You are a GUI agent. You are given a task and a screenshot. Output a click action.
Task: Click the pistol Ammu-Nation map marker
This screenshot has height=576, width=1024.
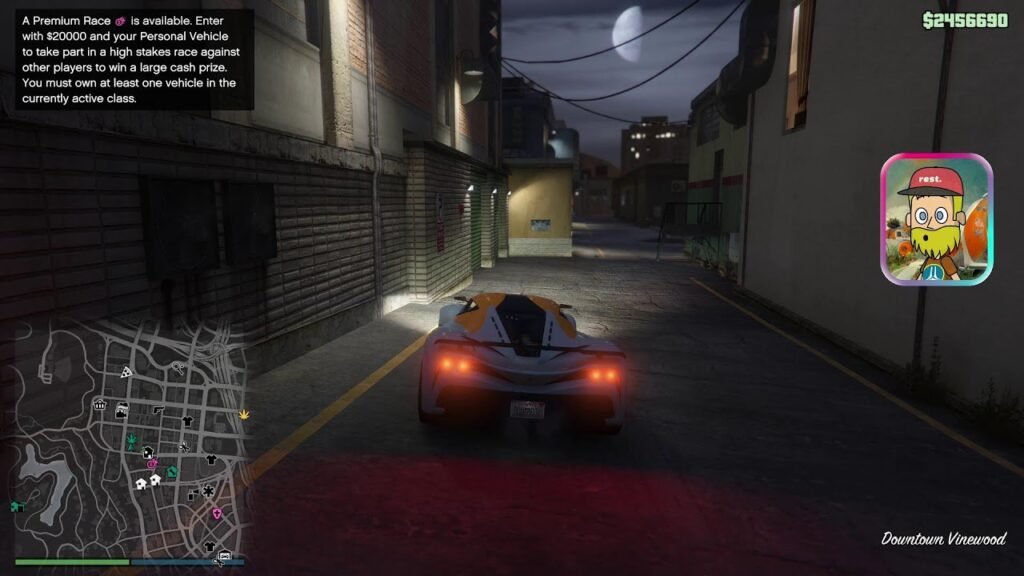click(x=157, y=410)
